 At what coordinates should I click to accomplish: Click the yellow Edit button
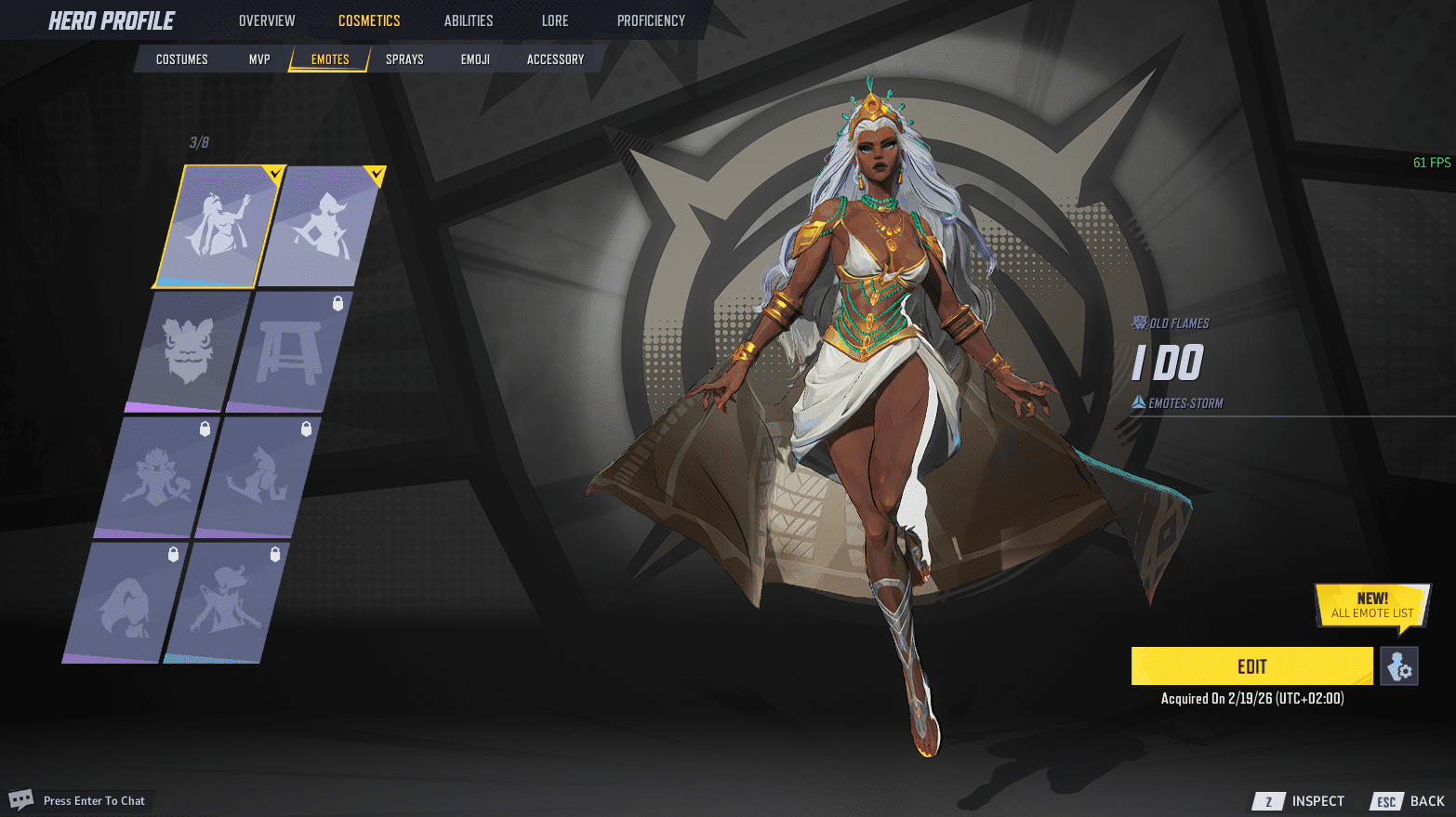(x=1251, y=666)
